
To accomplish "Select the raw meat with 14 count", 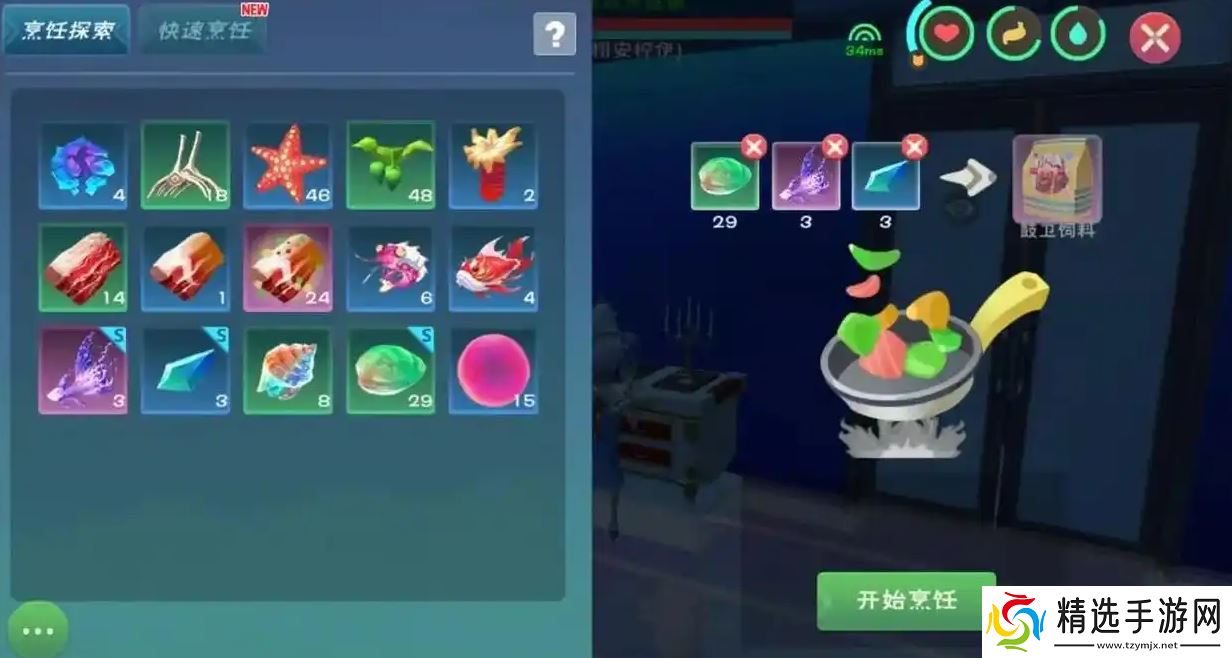I will point(83,268).
